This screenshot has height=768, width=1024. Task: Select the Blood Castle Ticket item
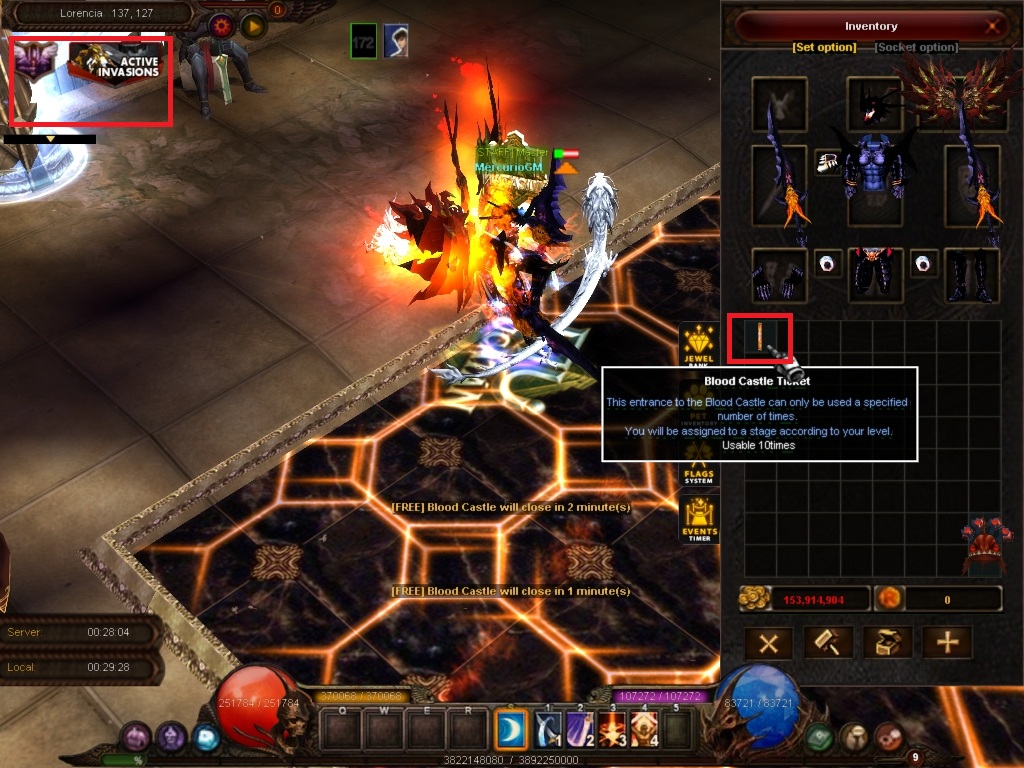point(760,338)
